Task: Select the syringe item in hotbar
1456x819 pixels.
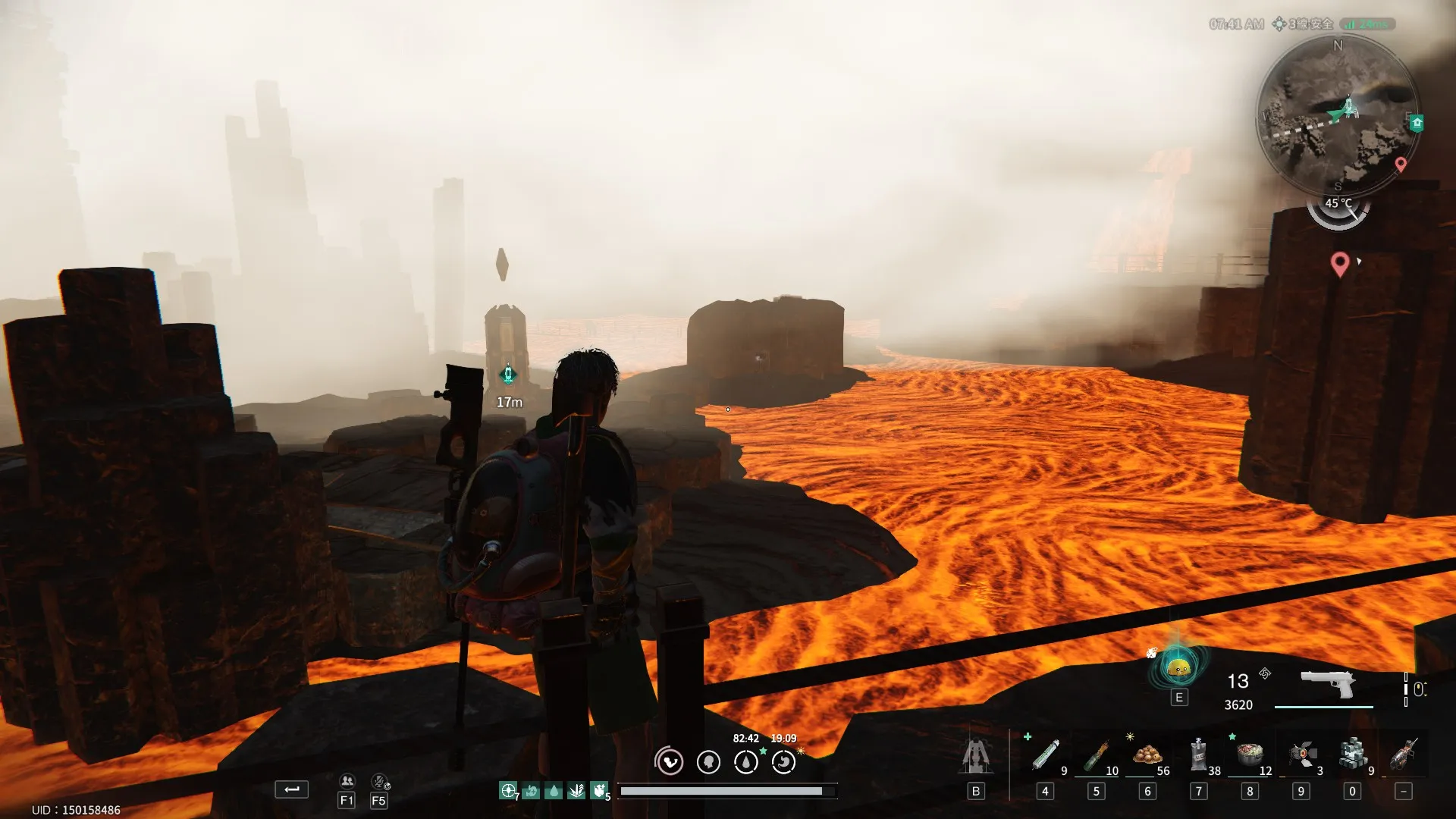Action: coord(1046,755)
